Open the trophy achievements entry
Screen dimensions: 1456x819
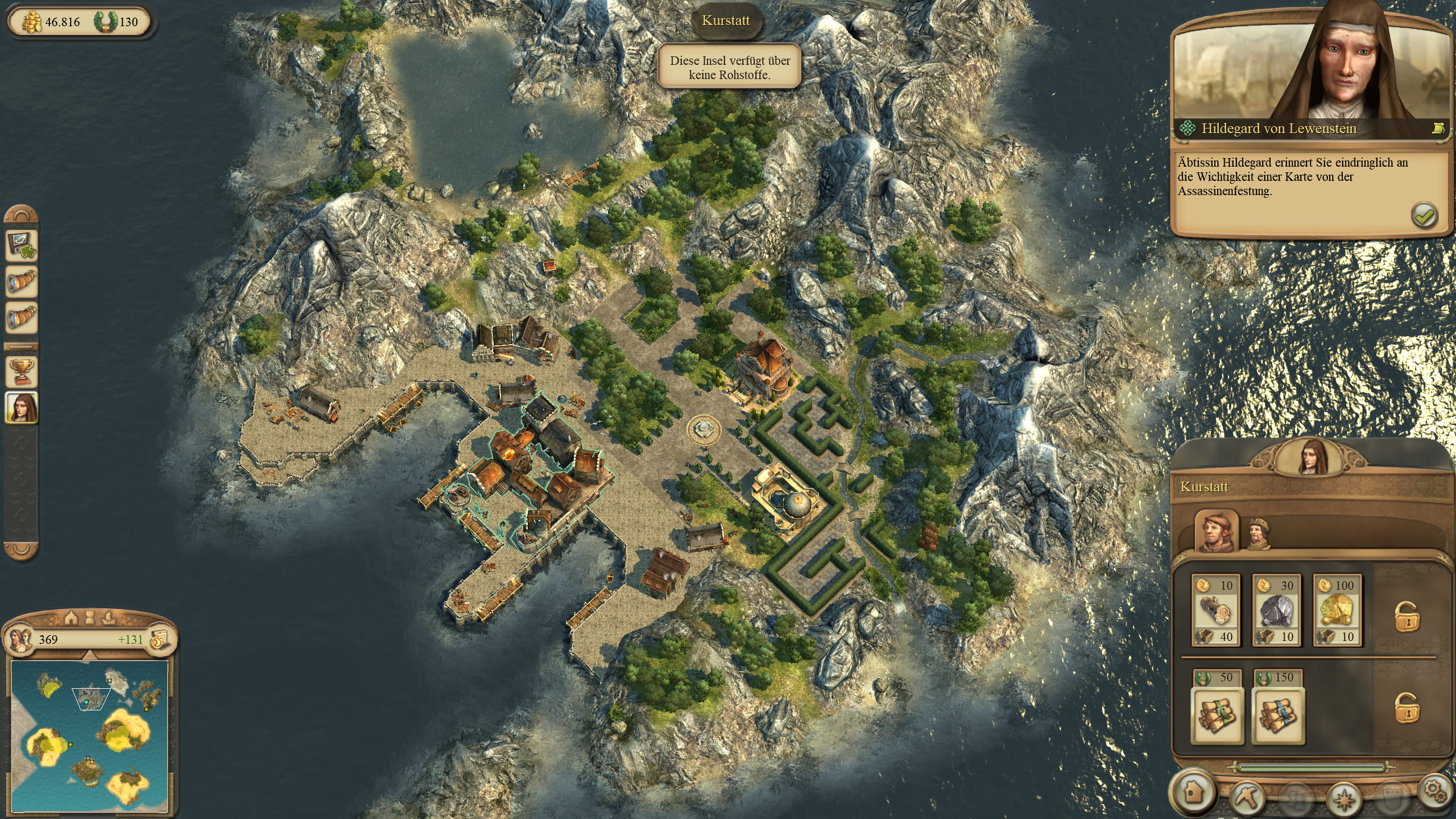(x=22, y=373)
